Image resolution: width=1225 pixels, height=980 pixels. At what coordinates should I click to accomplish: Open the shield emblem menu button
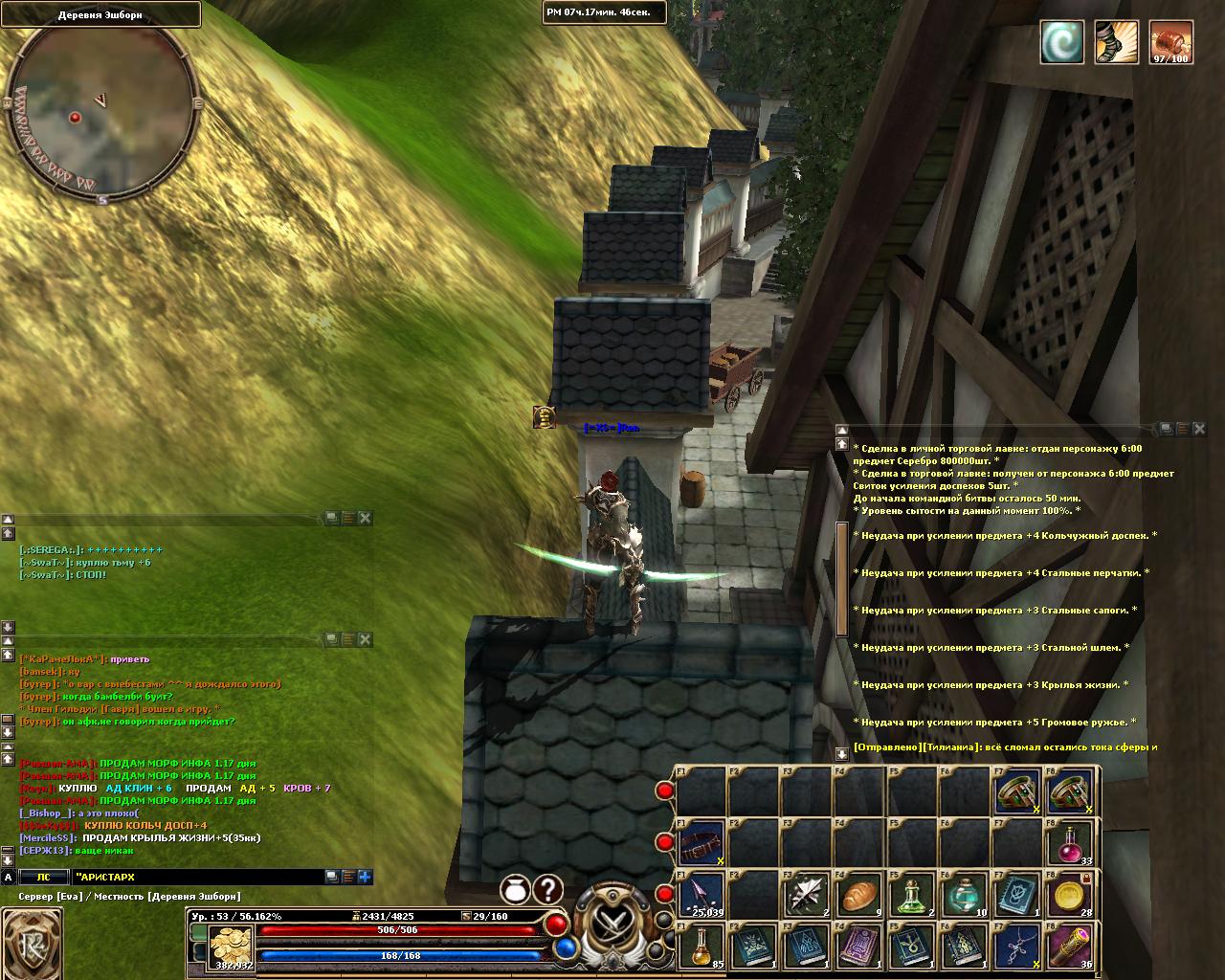(32, 945)
